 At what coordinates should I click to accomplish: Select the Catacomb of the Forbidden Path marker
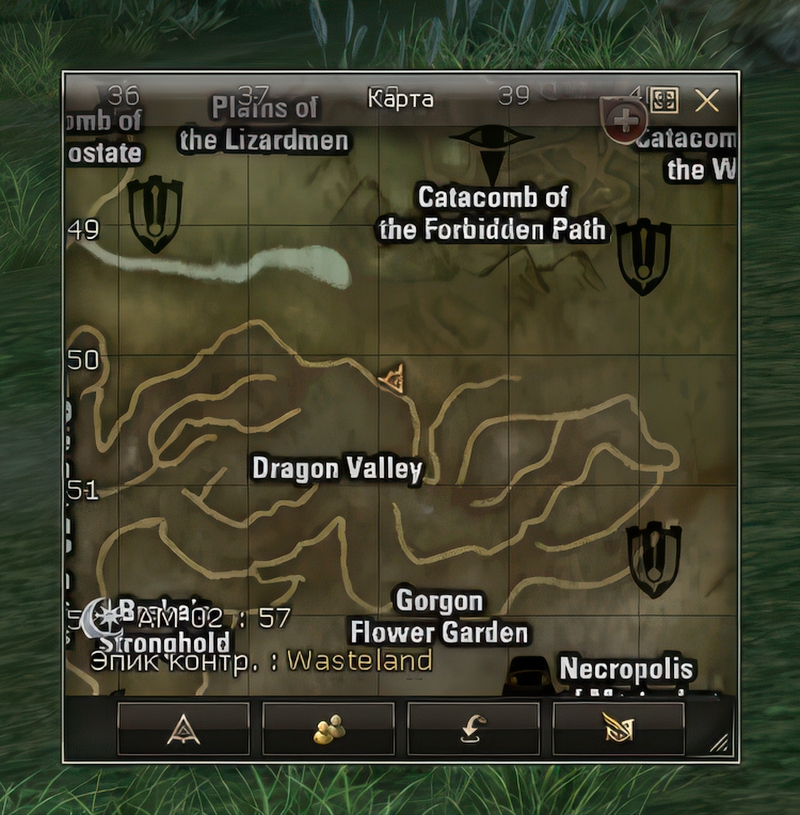[x=491, y=213]
